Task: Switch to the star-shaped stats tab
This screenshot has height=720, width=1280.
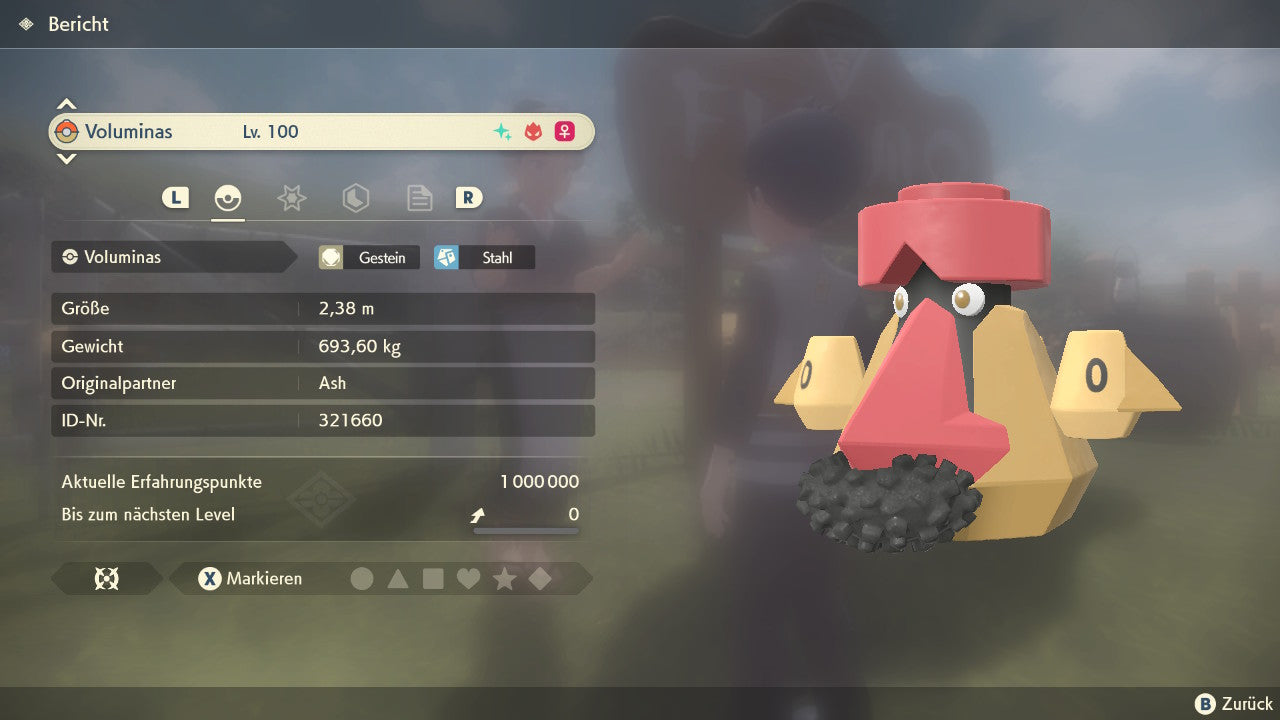Action: [291, 198]
